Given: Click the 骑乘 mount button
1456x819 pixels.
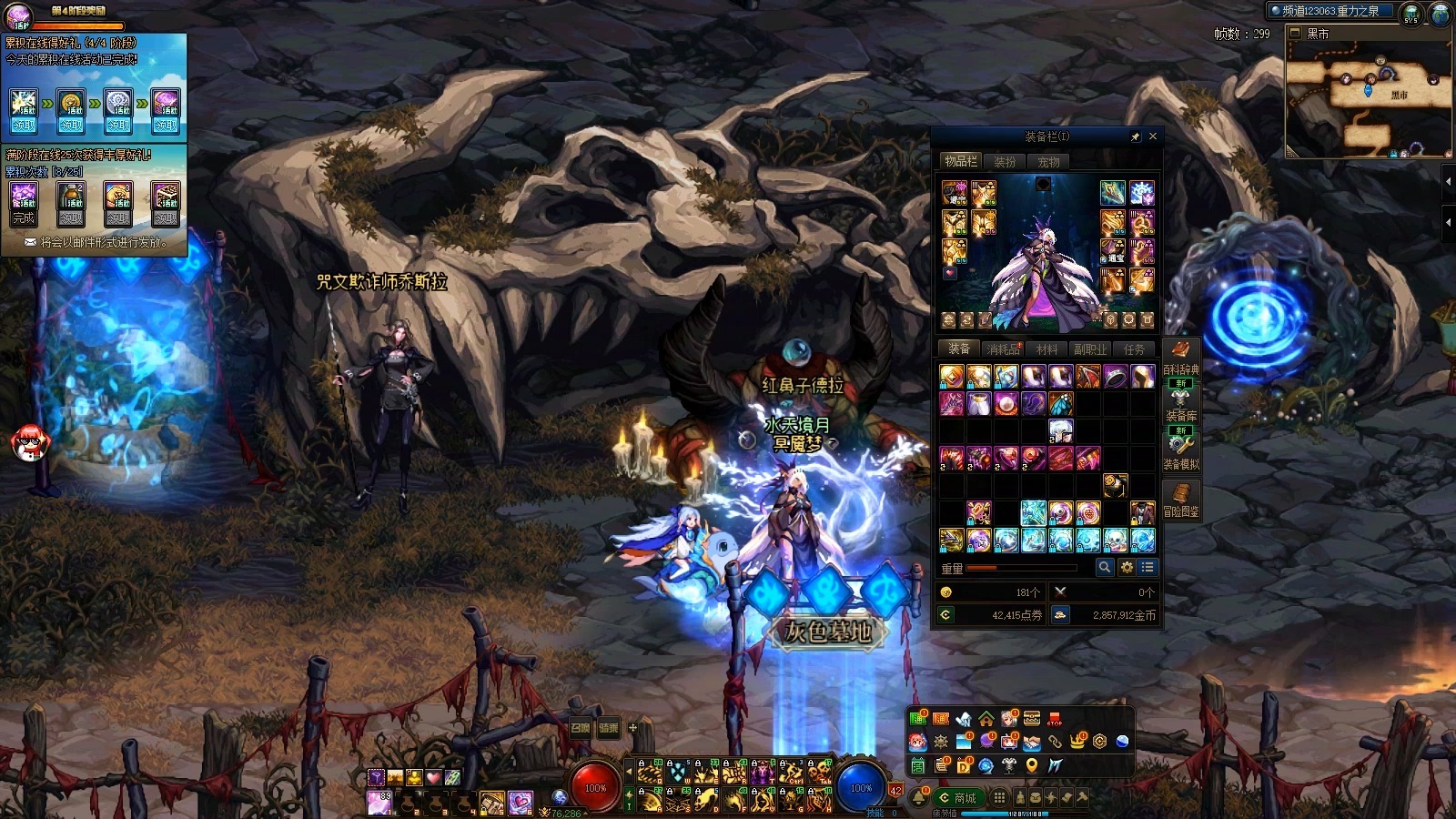Looking at the screenshot, I should click(608, 728).
